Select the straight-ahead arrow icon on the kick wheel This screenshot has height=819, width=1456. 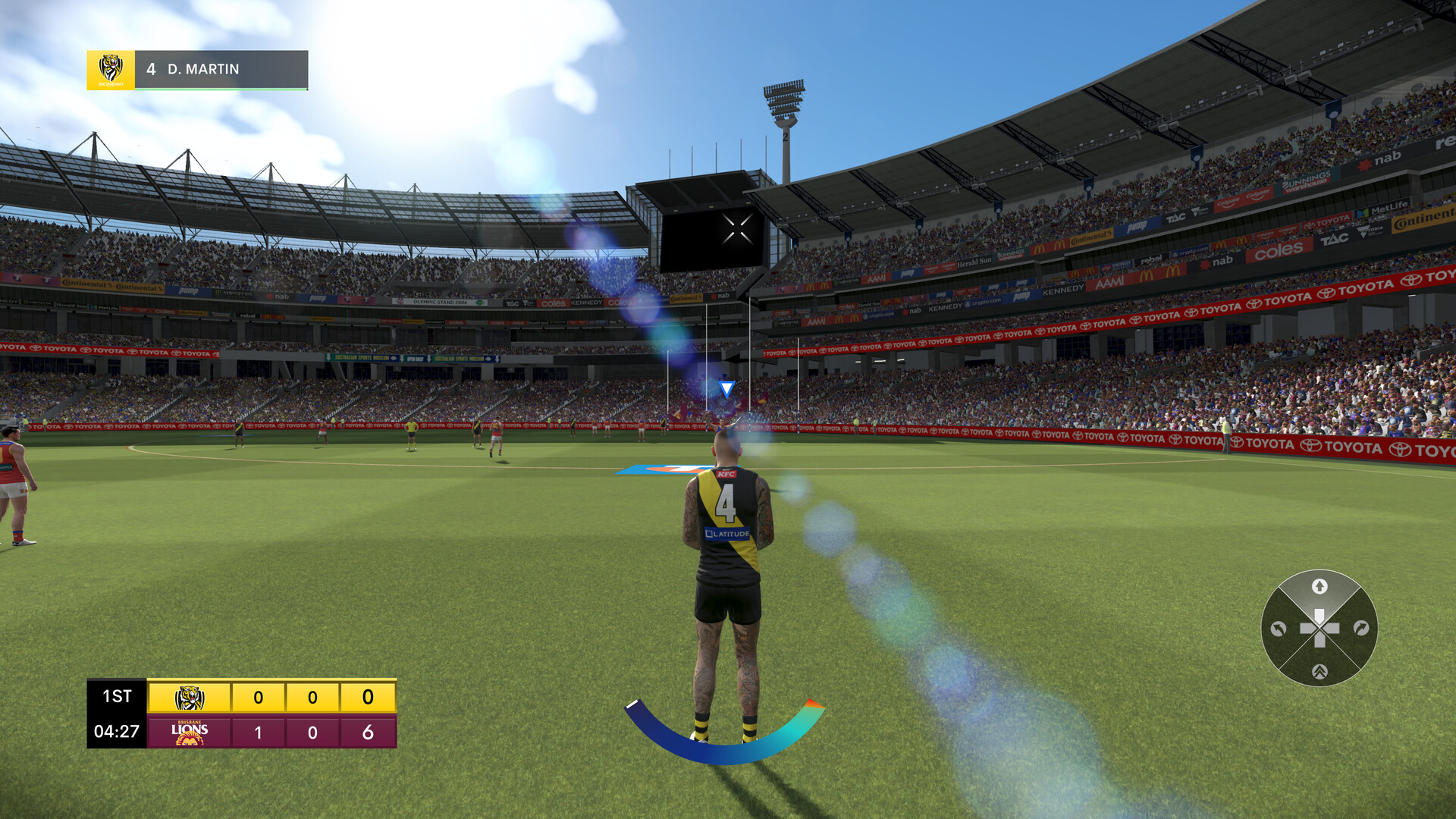1320,585
